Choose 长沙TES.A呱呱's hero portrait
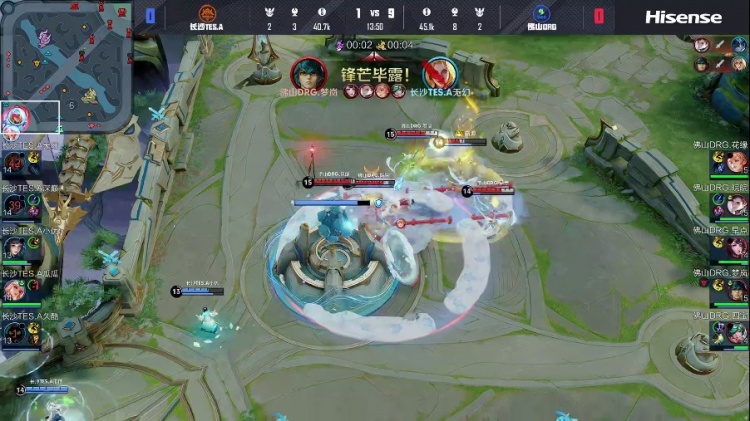Screen dimensions: 750x421 point(14,290)
